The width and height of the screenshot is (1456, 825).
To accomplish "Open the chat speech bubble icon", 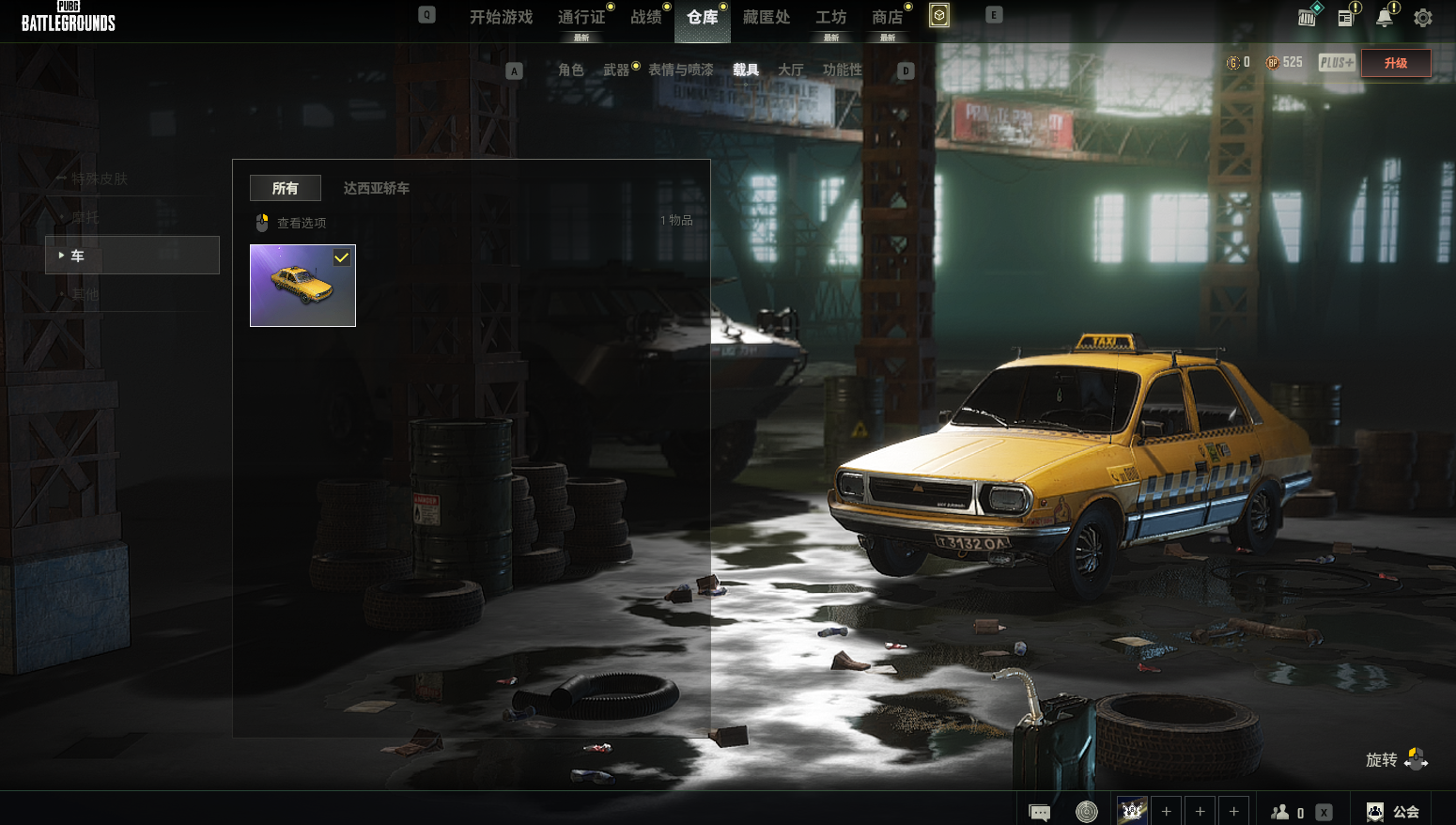I will tap(1039, 812).
